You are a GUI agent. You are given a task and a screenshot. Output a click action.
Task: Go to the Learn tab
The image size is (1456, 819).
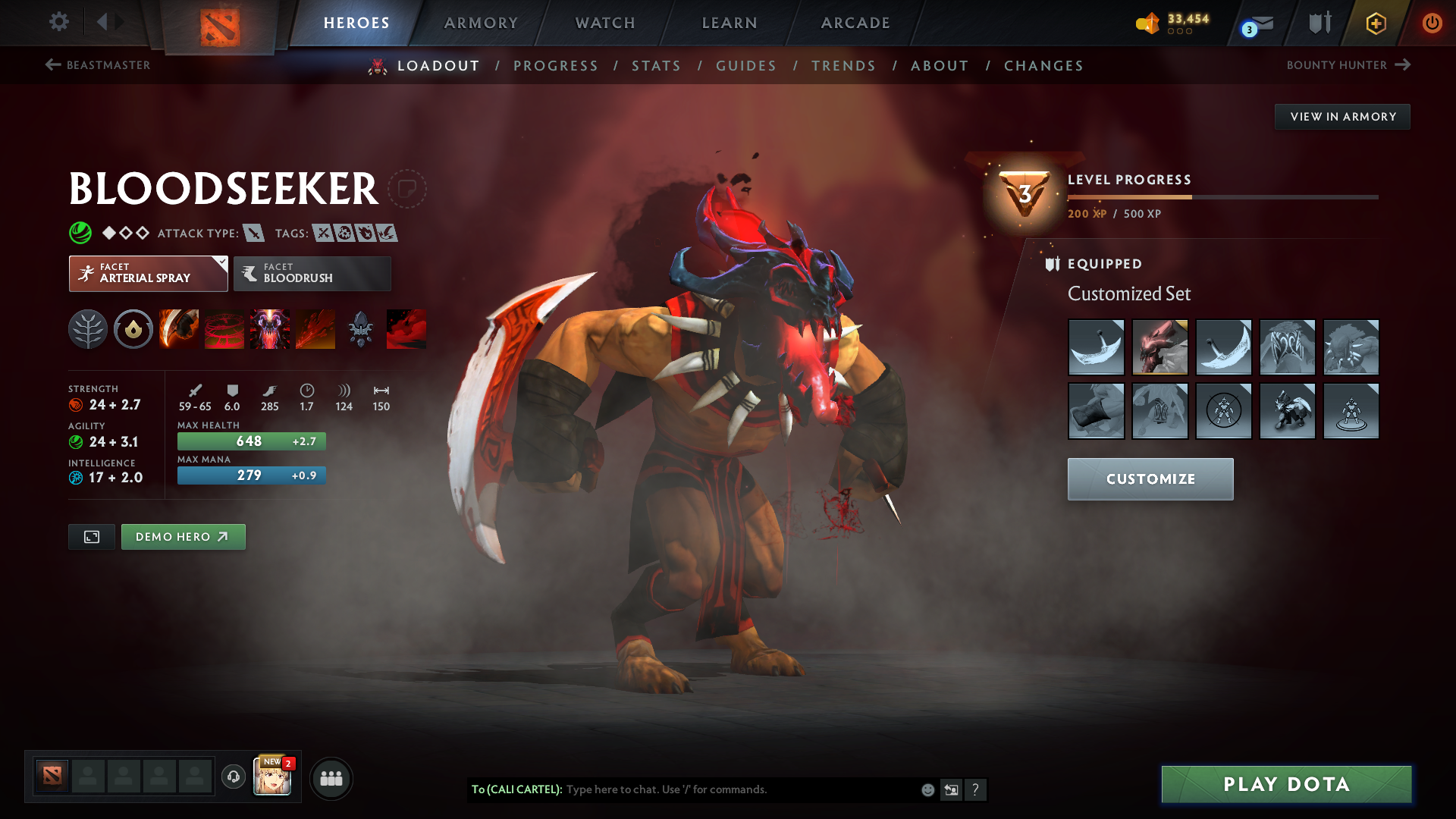click(x=730, y=23)
